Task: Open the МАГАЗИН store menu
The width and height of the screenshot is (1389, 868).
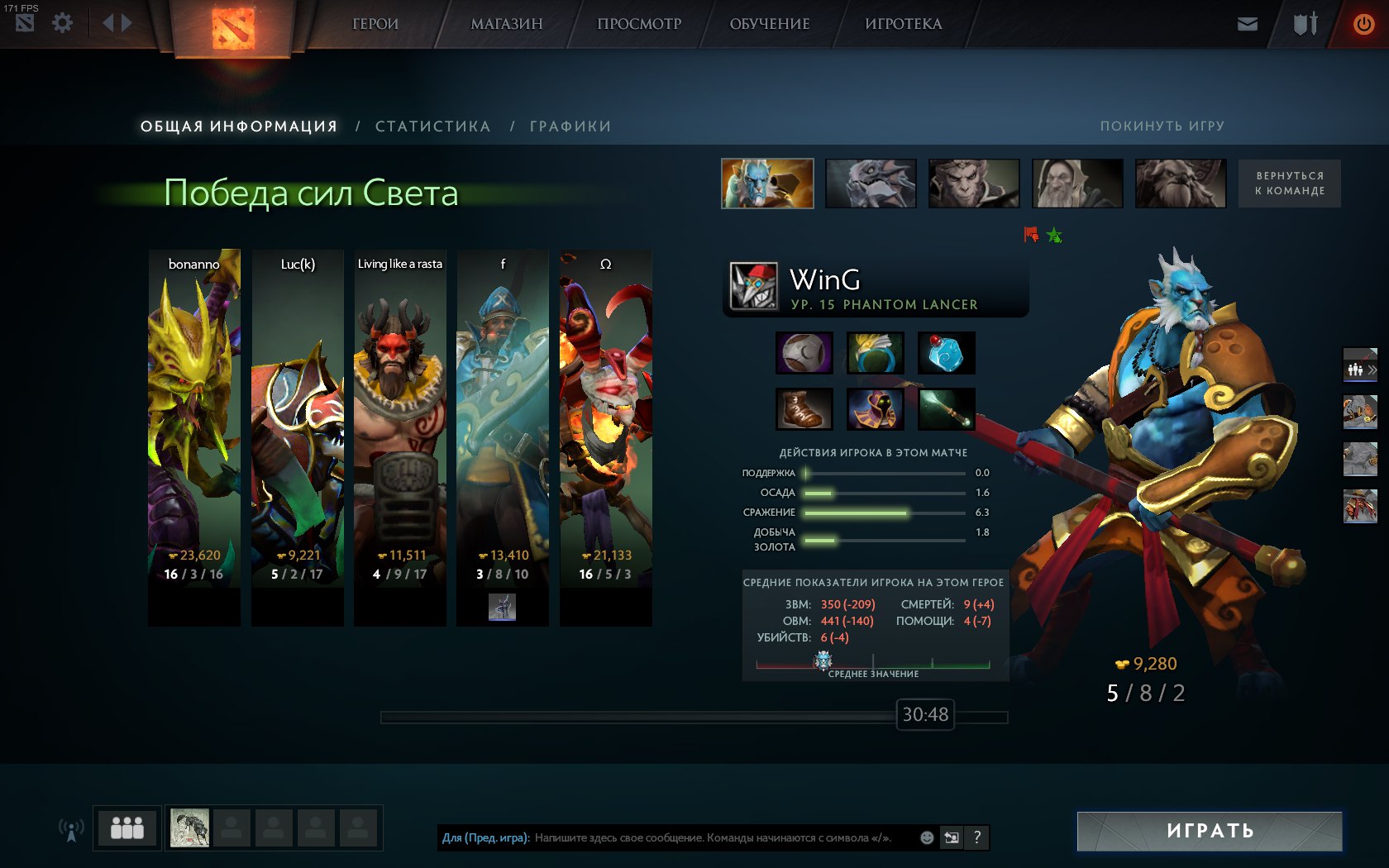Action: coord(506,24)
